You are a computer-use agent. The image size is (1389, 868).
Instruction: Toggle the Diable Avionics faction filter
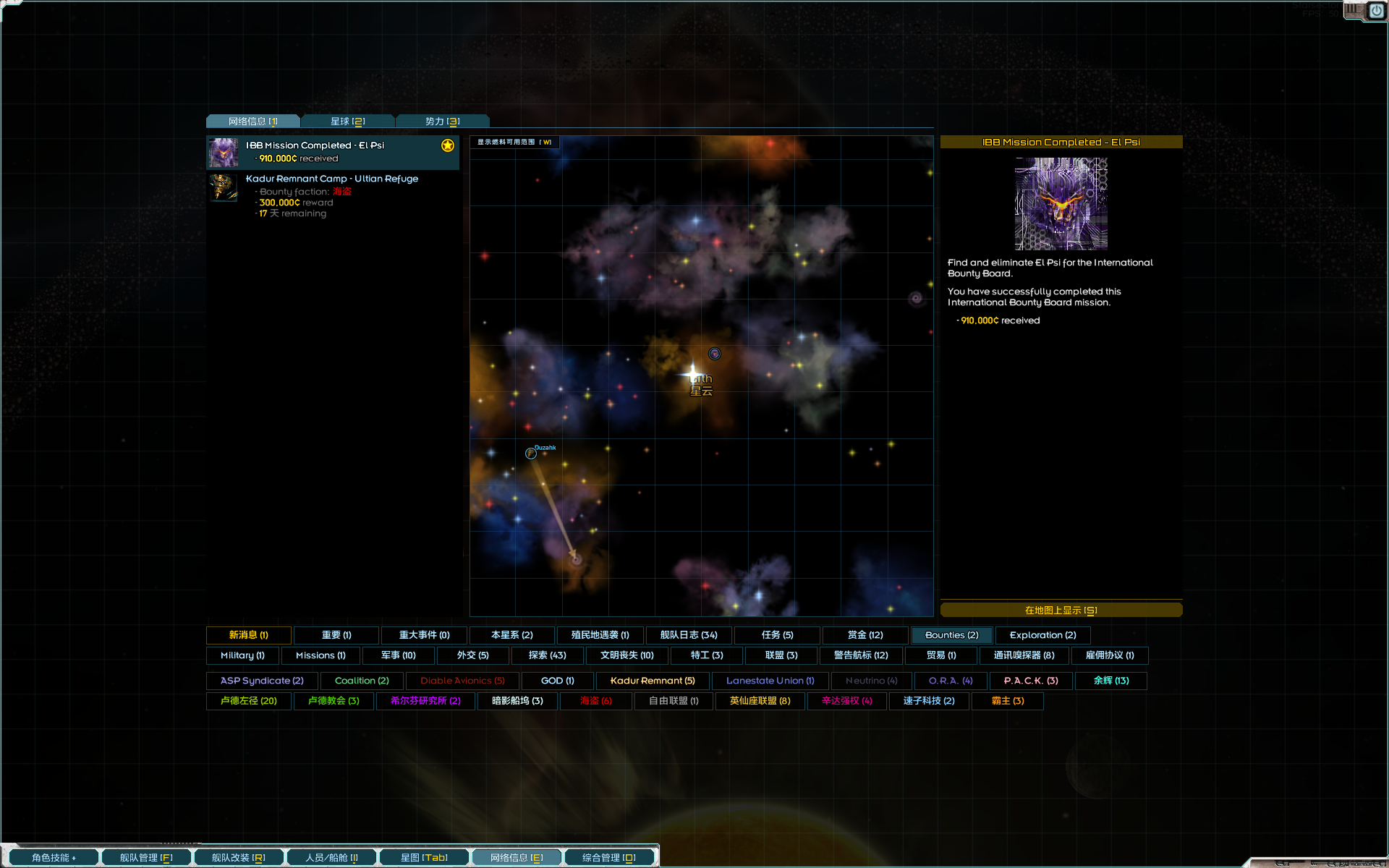point(462,680)
